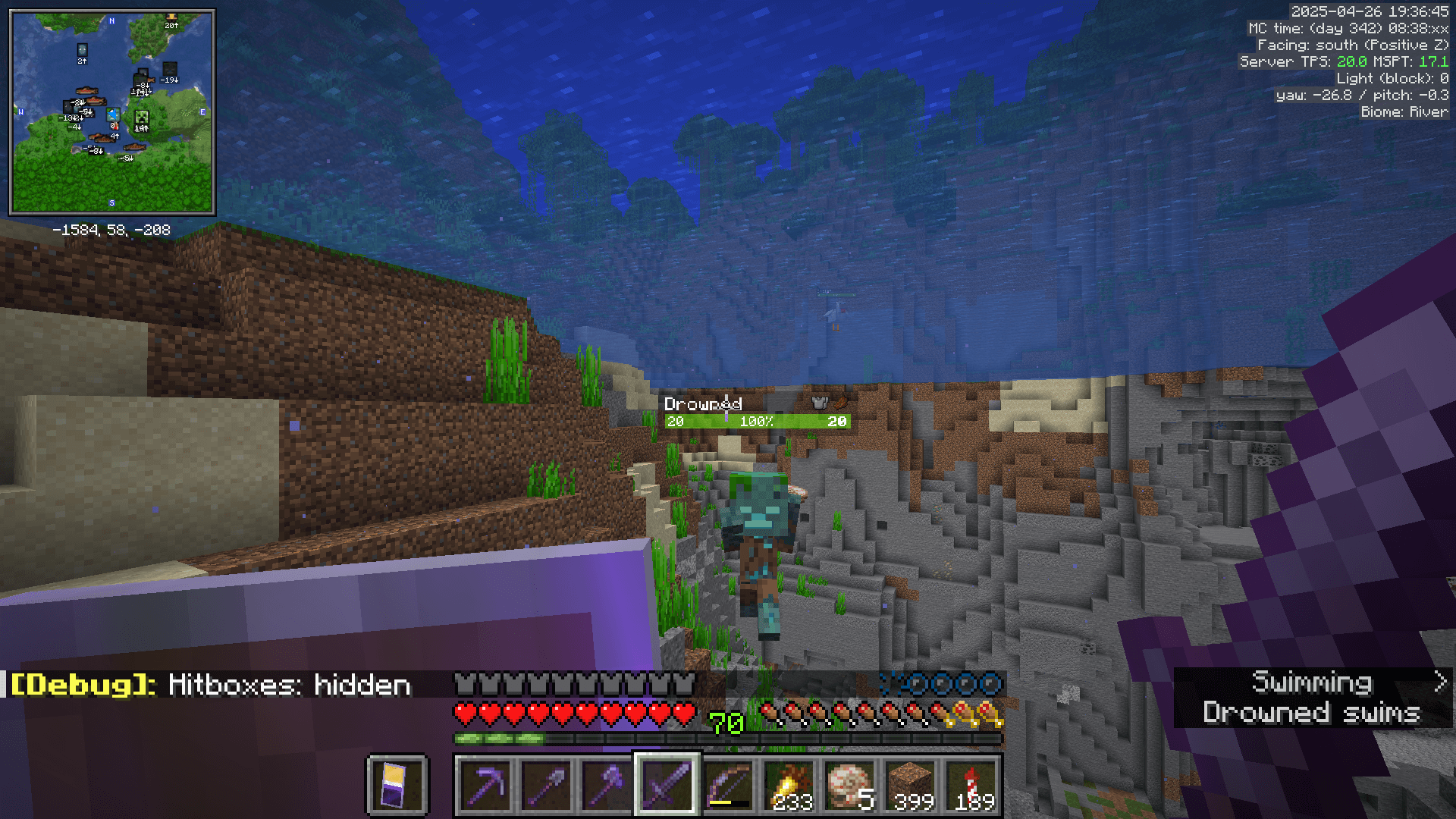Click the Biome: River debug line

click(1404, 111)
